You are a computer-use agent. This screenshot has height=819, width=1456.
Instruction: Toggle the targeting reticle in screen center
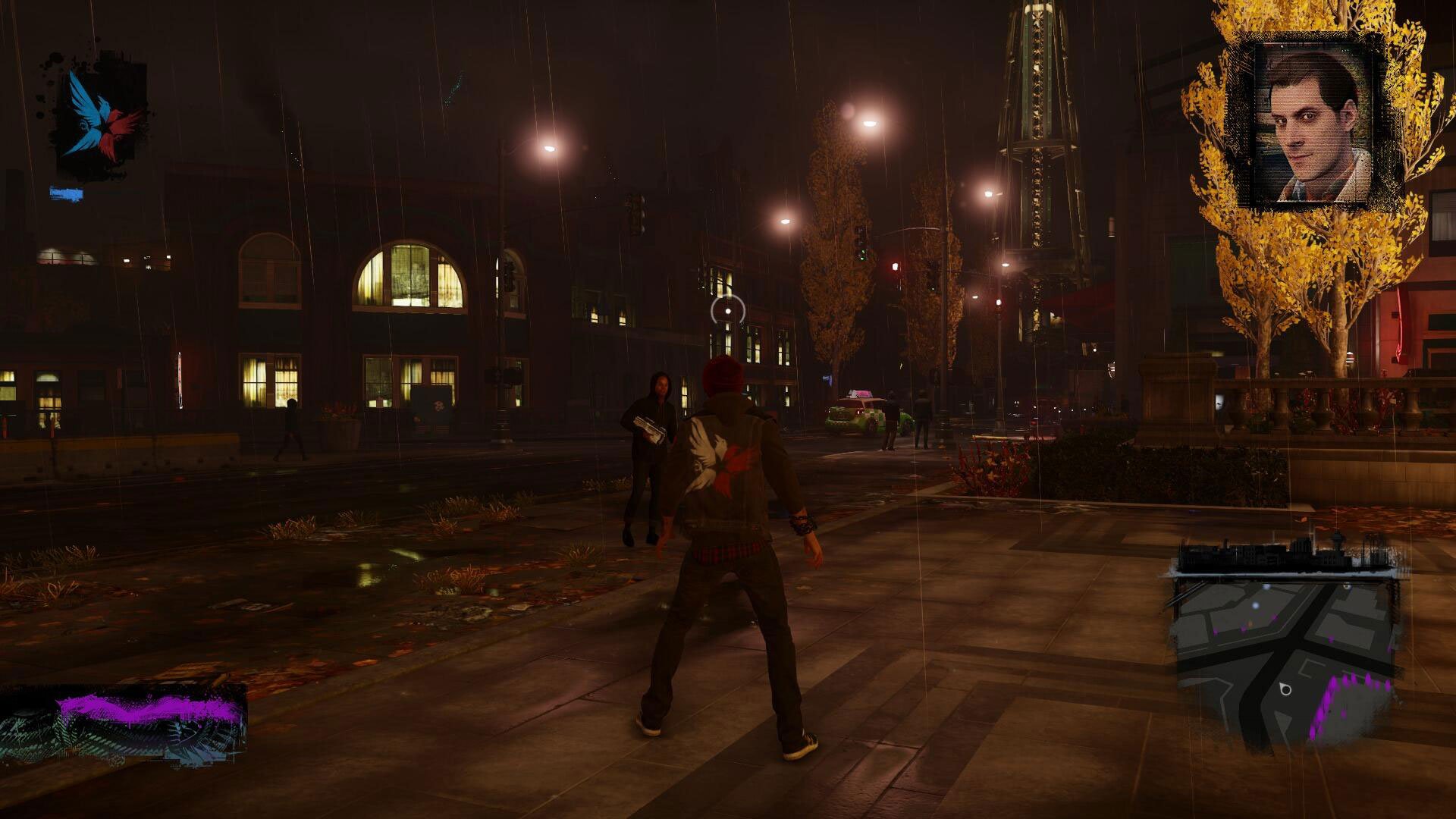click(x=726, y=309)
